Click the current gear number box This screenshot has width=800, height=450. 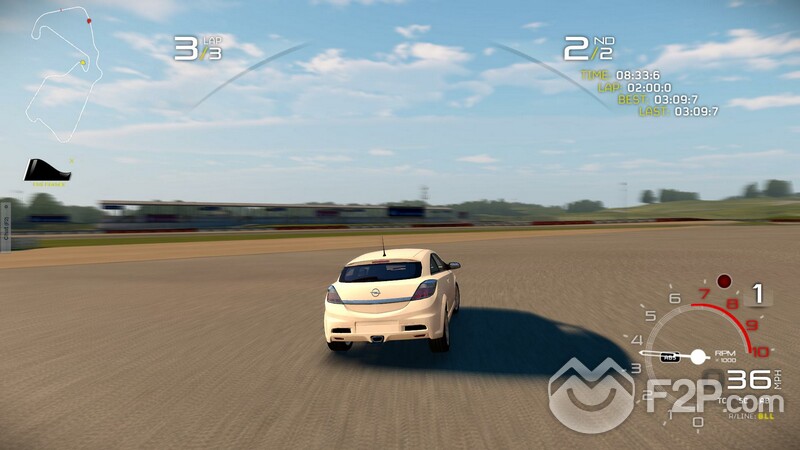758,294
